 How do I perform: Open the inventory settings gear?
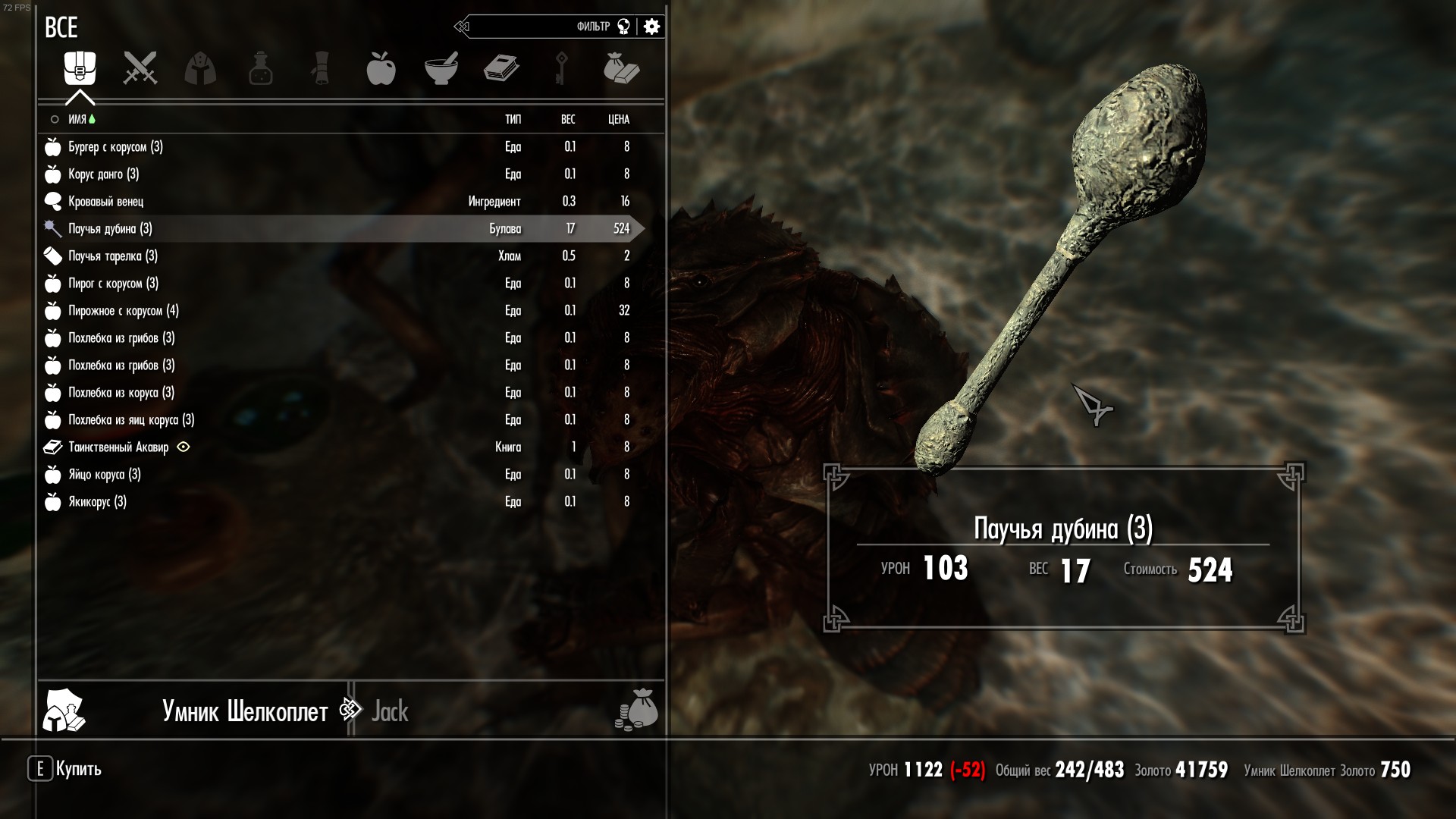[x=651, y=27]
